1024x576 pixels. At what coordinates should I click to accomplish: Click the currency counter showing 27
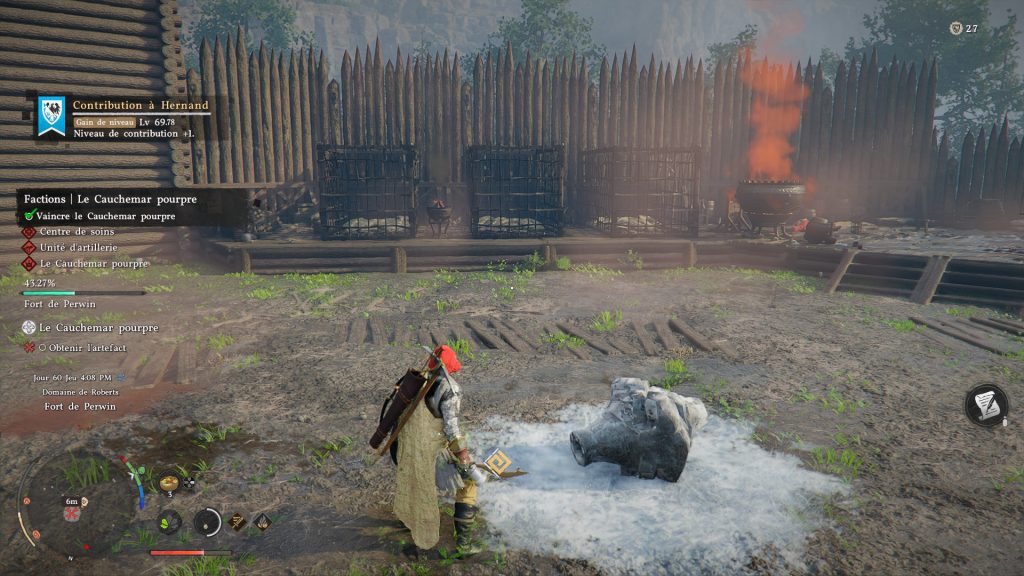click(x=963, y=29)
